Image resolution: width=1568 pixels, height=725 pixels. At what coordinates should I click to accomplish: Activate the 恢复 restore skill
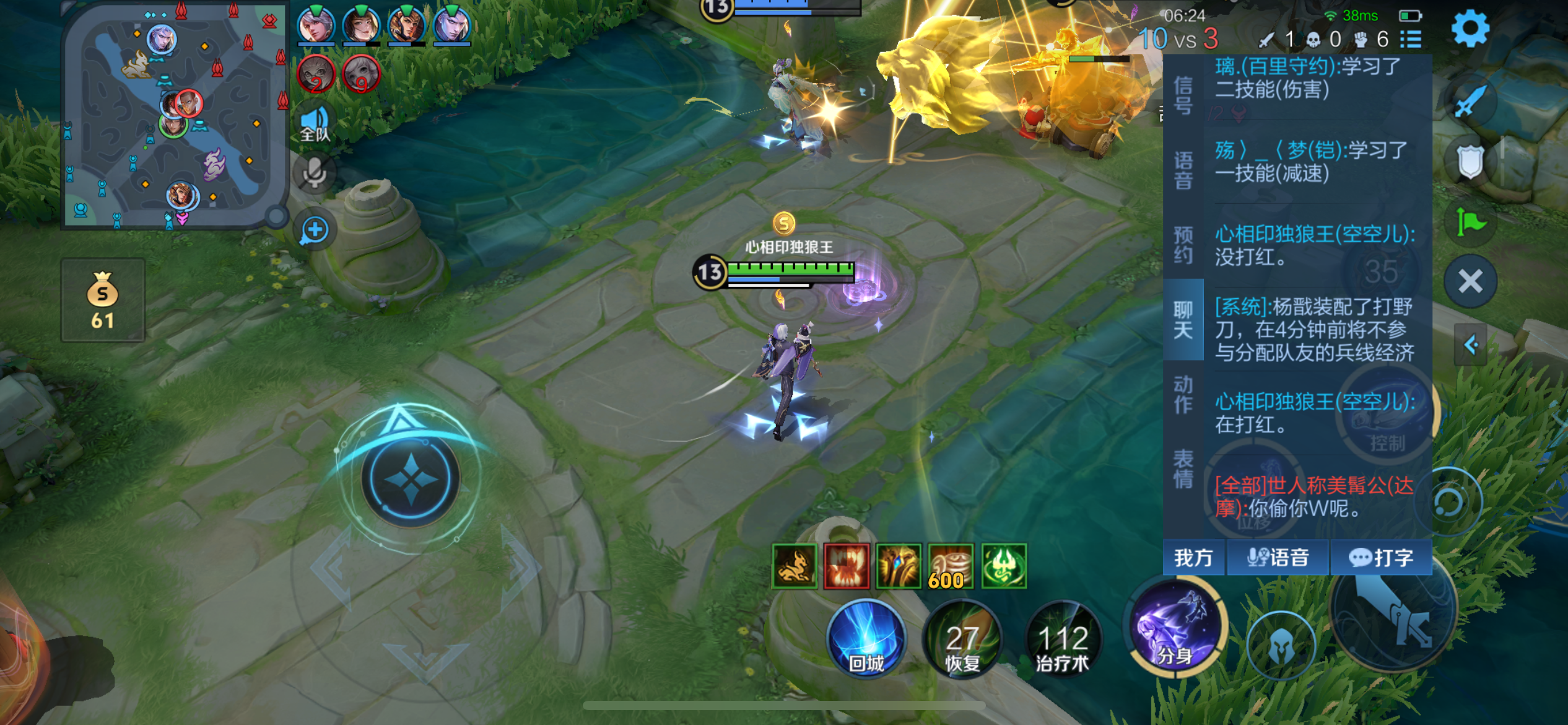click(962, 641)
